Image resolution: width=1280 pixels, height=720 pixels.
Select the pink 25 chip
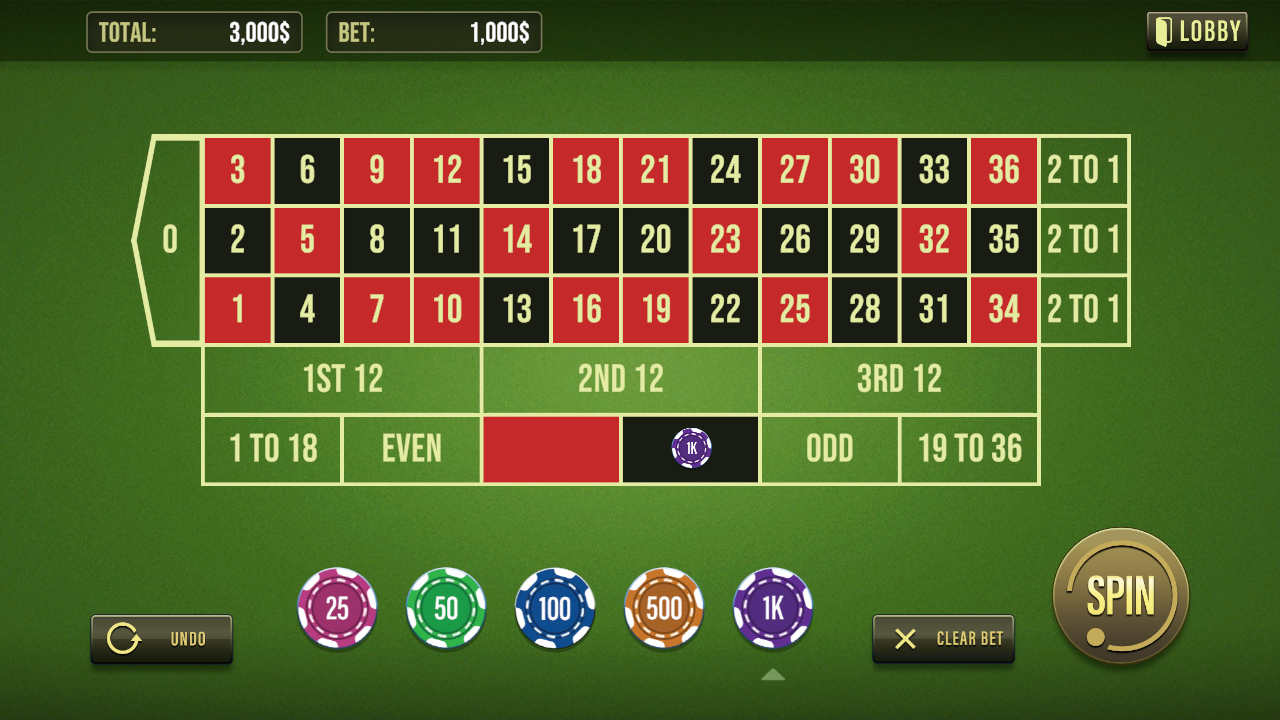pyautogui.click(x=337, y=608)
